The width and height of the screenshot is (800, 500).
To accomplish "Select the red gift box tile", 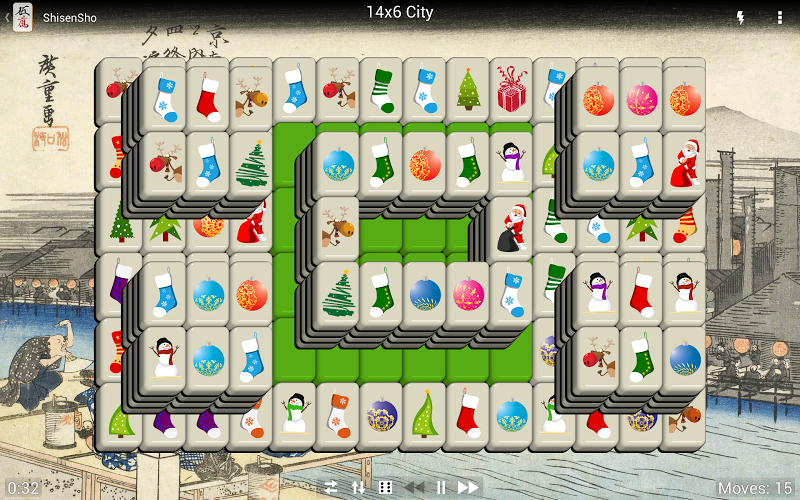I will click(x=511, y=89).
